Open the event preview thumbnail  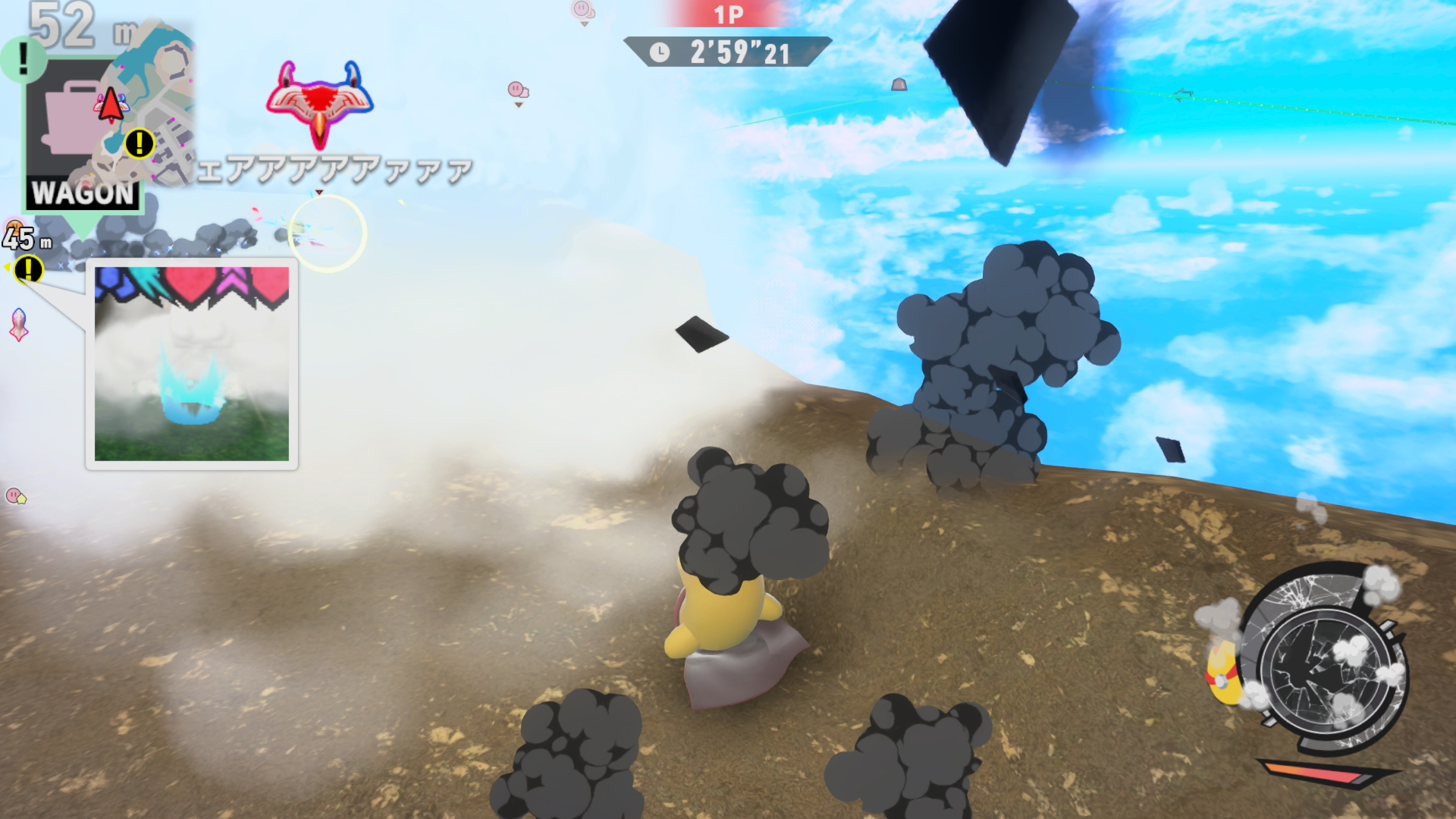(191, 363)
